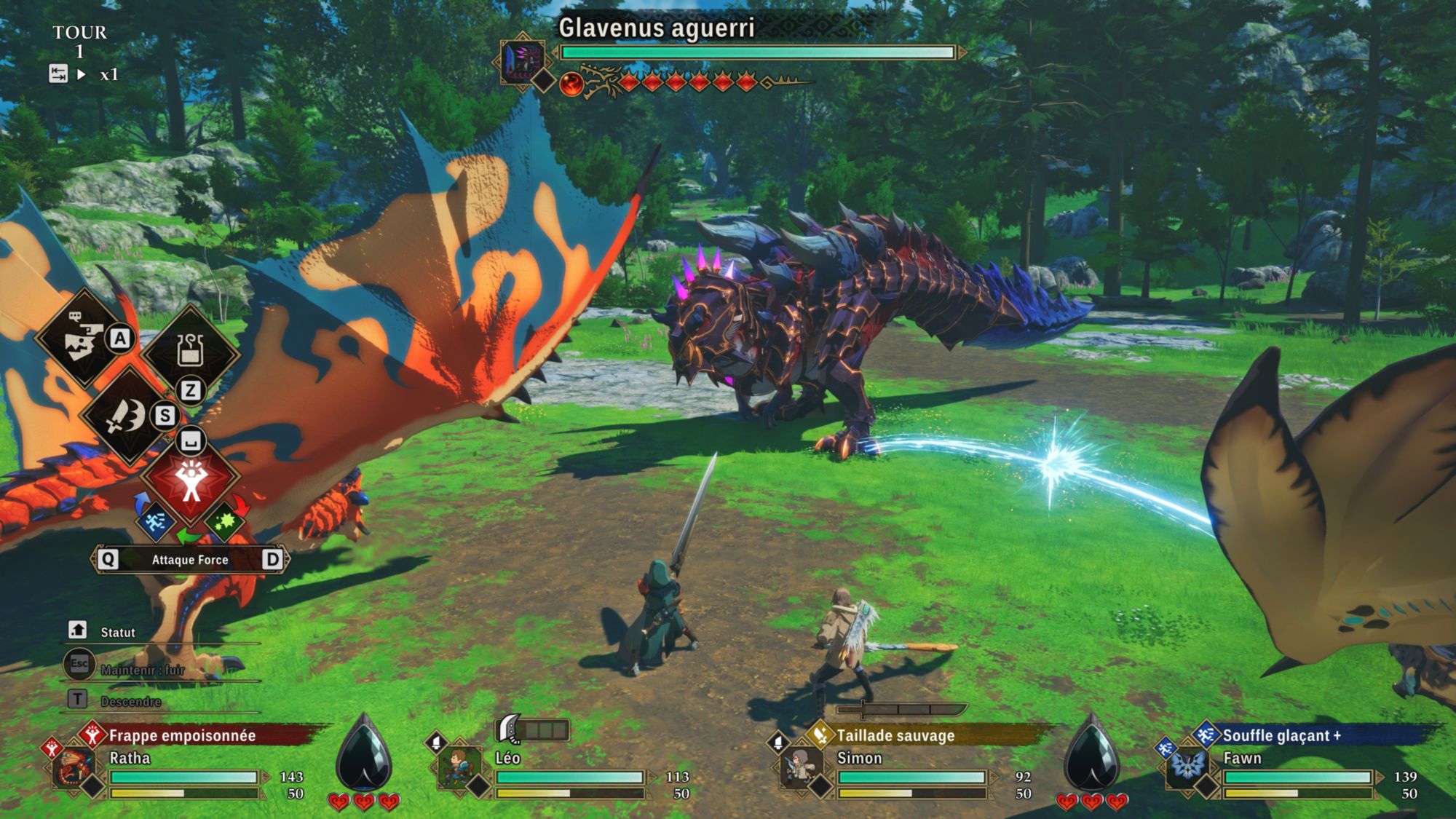Image resolution: width=1456 pixels, height=819 pixels.
Task: Select Fawn's portrait in the party bar
Action: [x=1187, y=767]
